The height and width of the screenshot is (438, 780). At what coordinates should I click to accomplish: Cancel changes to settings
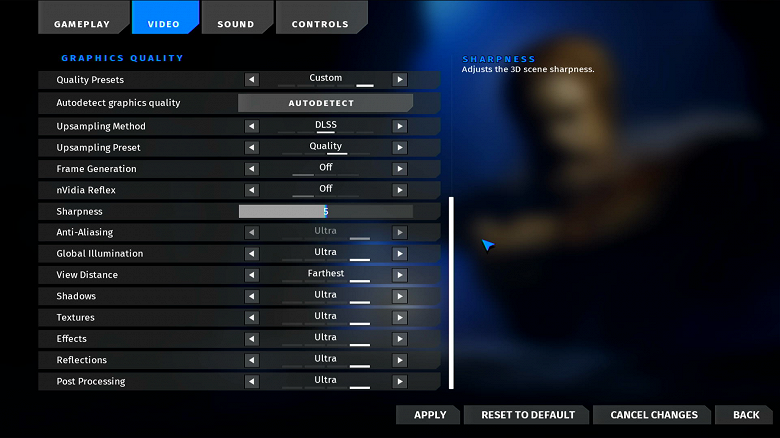653,415
